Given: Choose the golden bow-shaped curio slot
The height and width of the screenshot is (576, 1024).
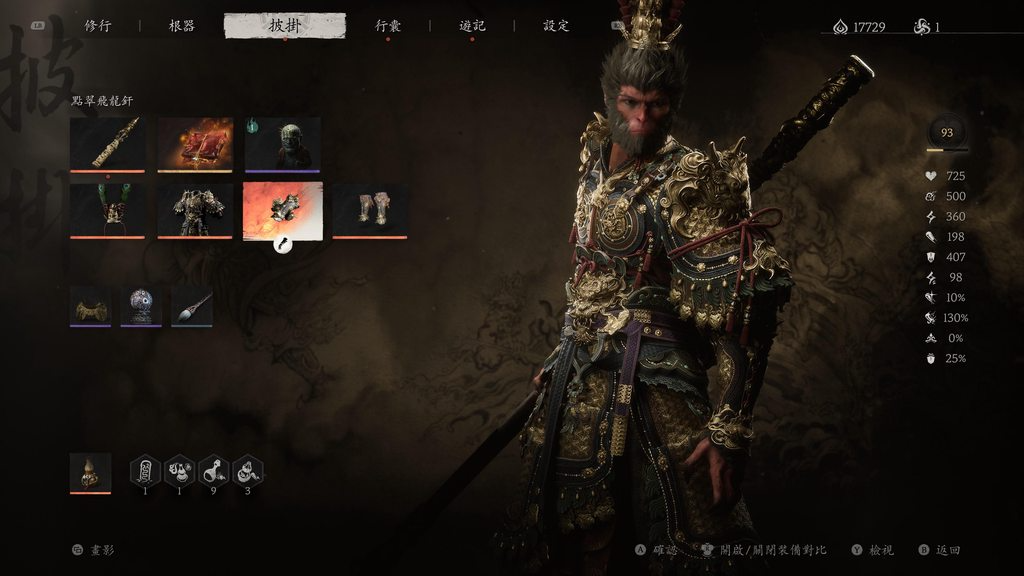Looking at the screenshot, I should [90, 306].
